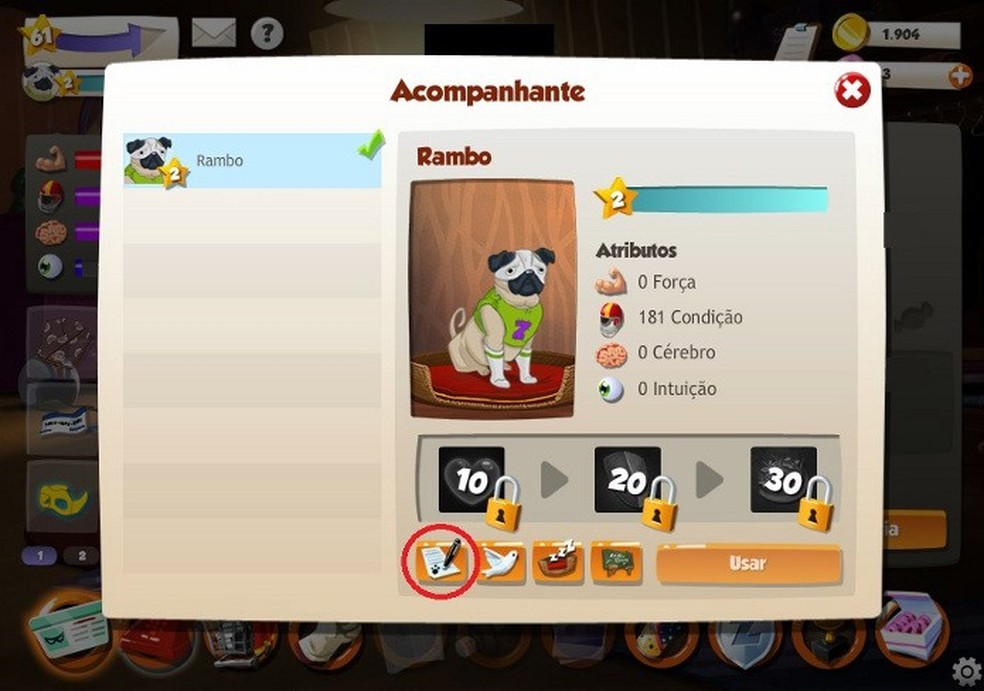Open the question mark help button
Screen dimensions: 984x691
[x=267, y=33]
